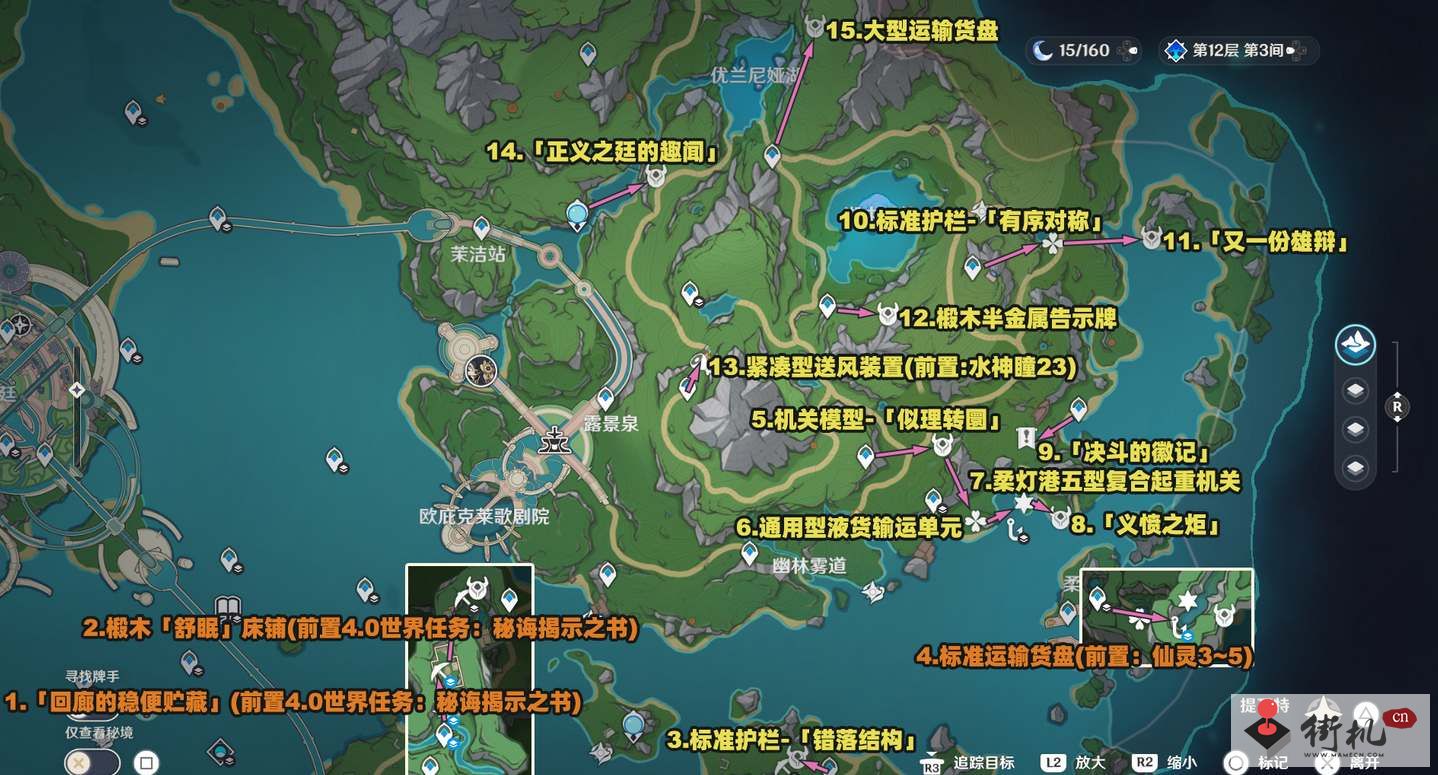Image resolution: width=1438 pixels, height=775 pixels.
Task: Select the Statue of the Seven icon near 露景泉
Action: (554, 441)
